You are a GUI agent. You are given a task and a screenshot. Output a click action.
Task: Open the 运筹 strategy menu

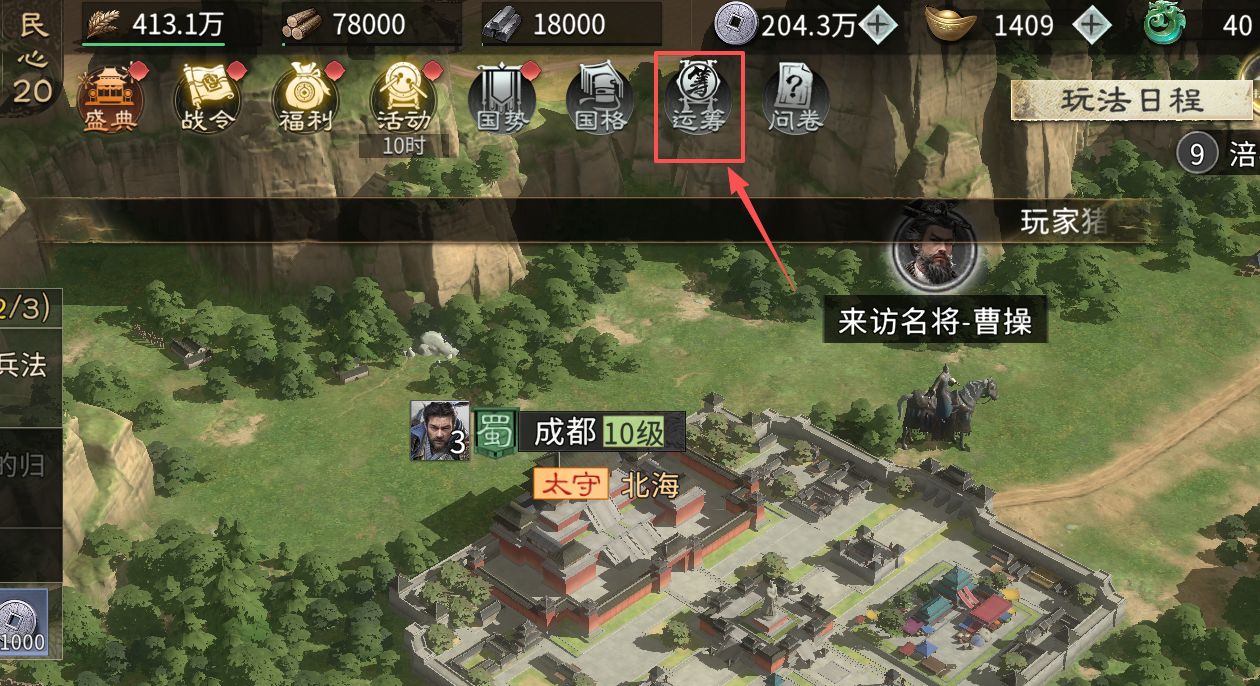tap(698, 98)
